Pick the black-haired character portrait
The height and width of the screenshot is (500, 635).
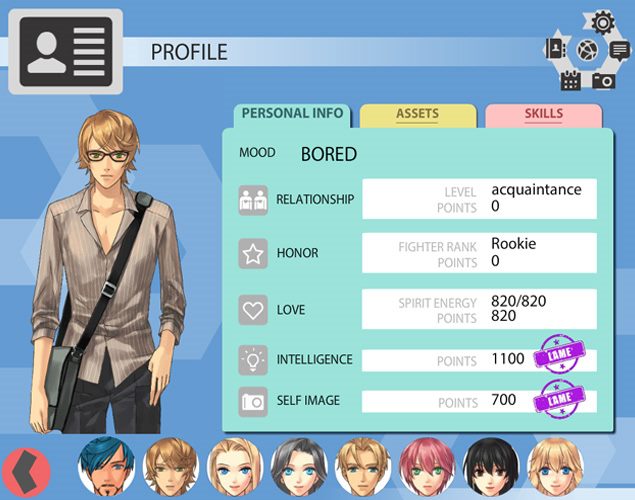[x=490, y=466]
